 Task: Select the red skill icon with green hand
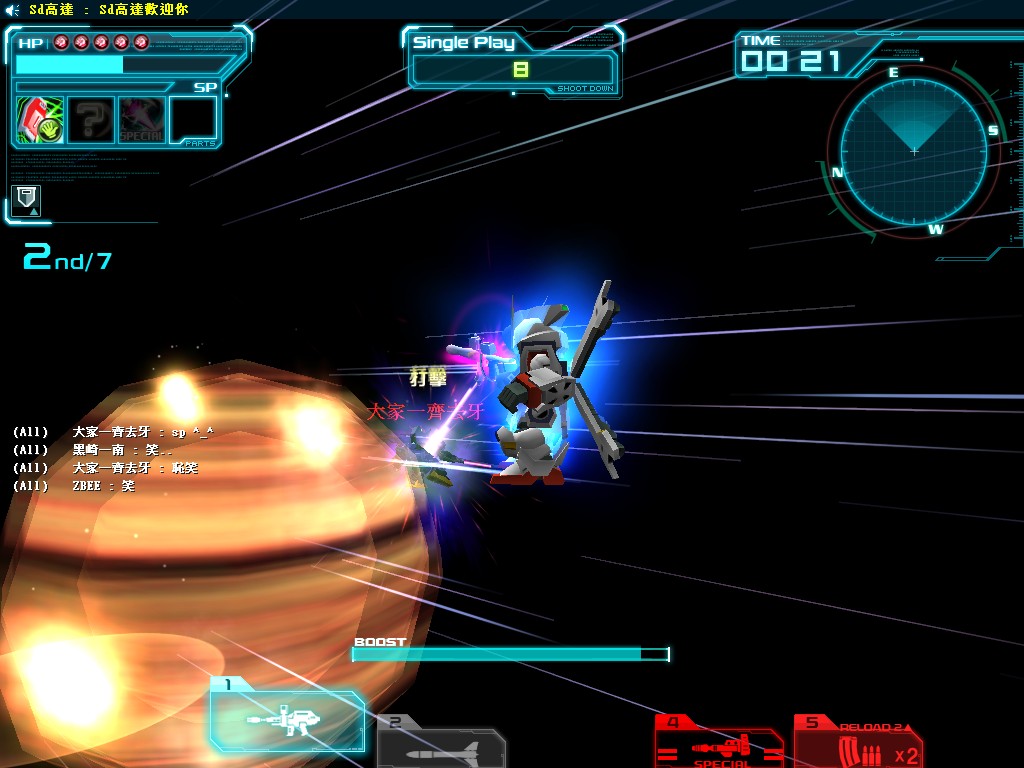(x=40, y=120)
